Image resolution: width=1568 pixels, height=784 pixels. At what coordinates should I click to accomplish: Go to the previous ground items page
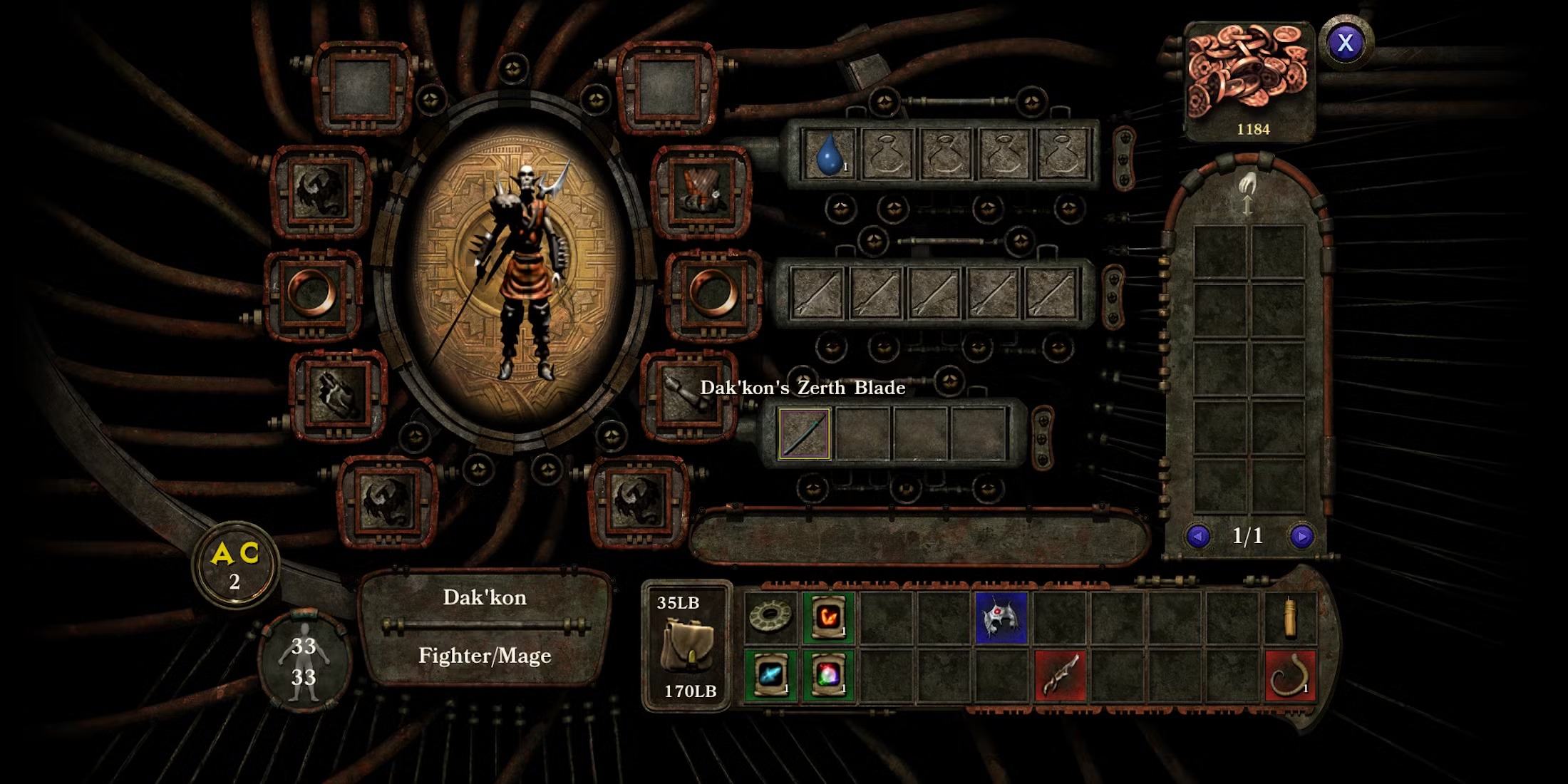click(x=1197, y=536)
